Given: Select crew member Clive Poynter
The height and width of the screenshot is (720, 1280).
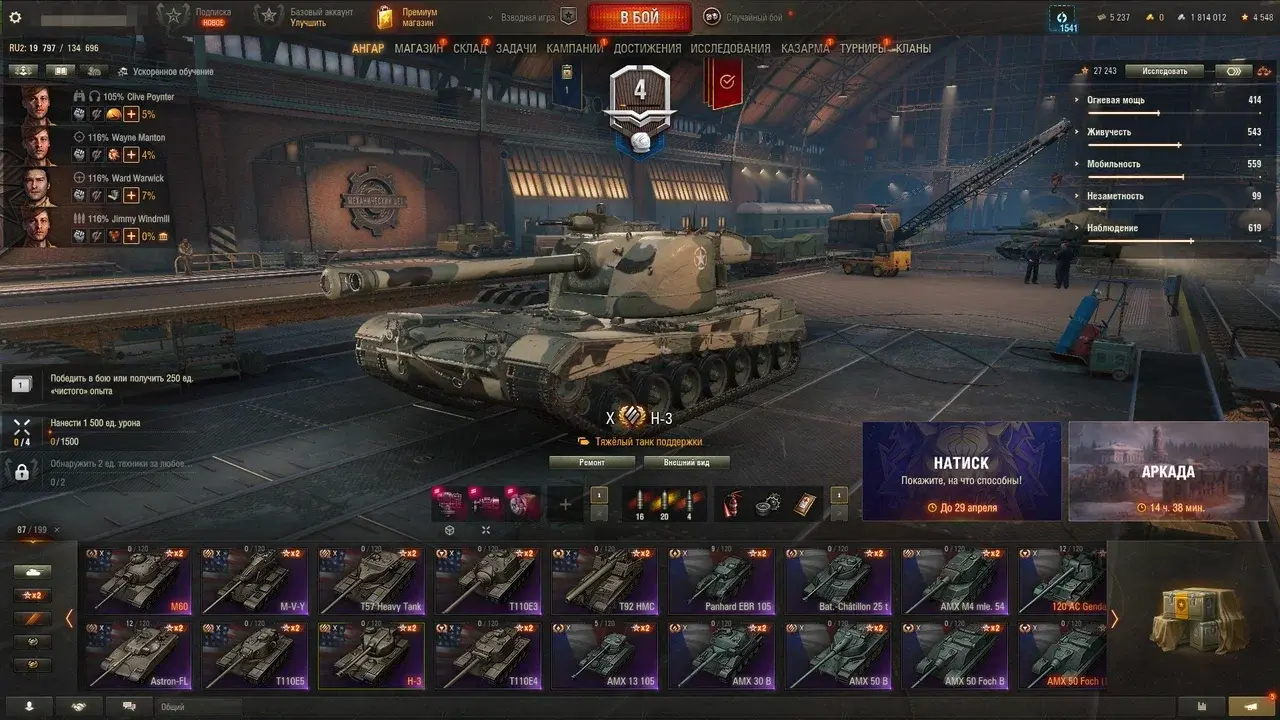Looking at the screenshot, I should (40, 105).
